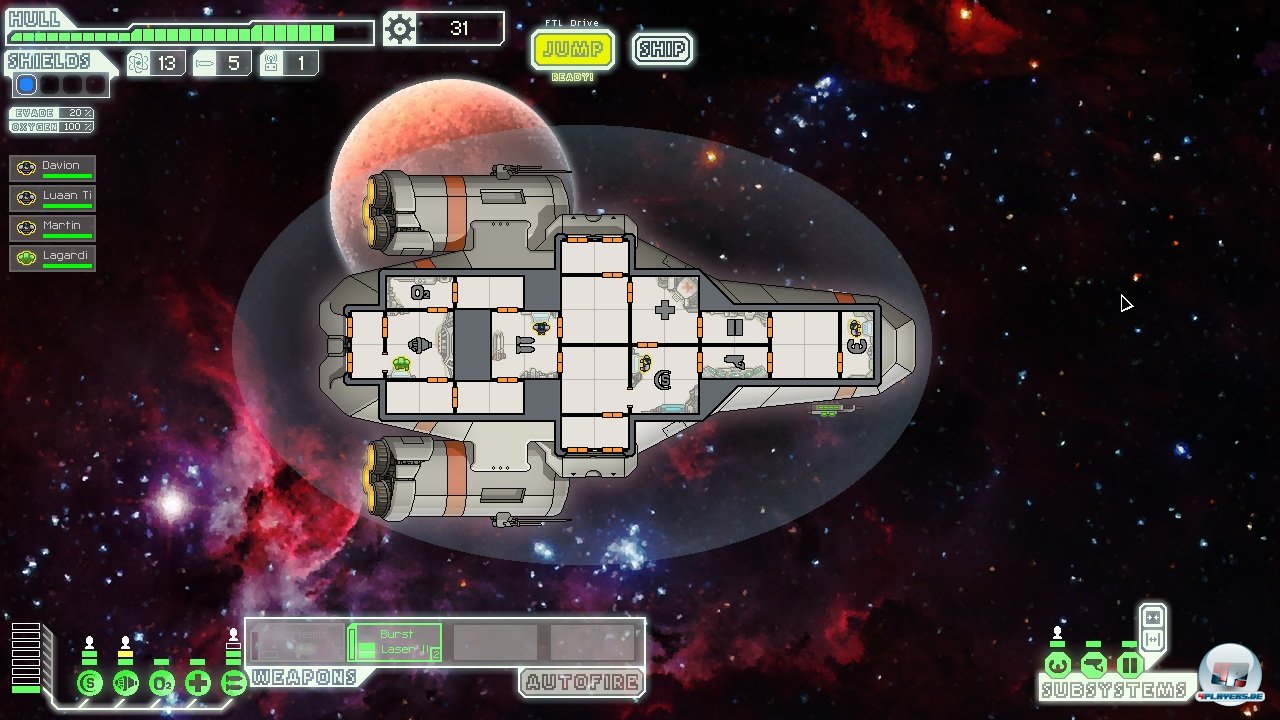Select crew member Luaan Ti

tap(53, 199)
